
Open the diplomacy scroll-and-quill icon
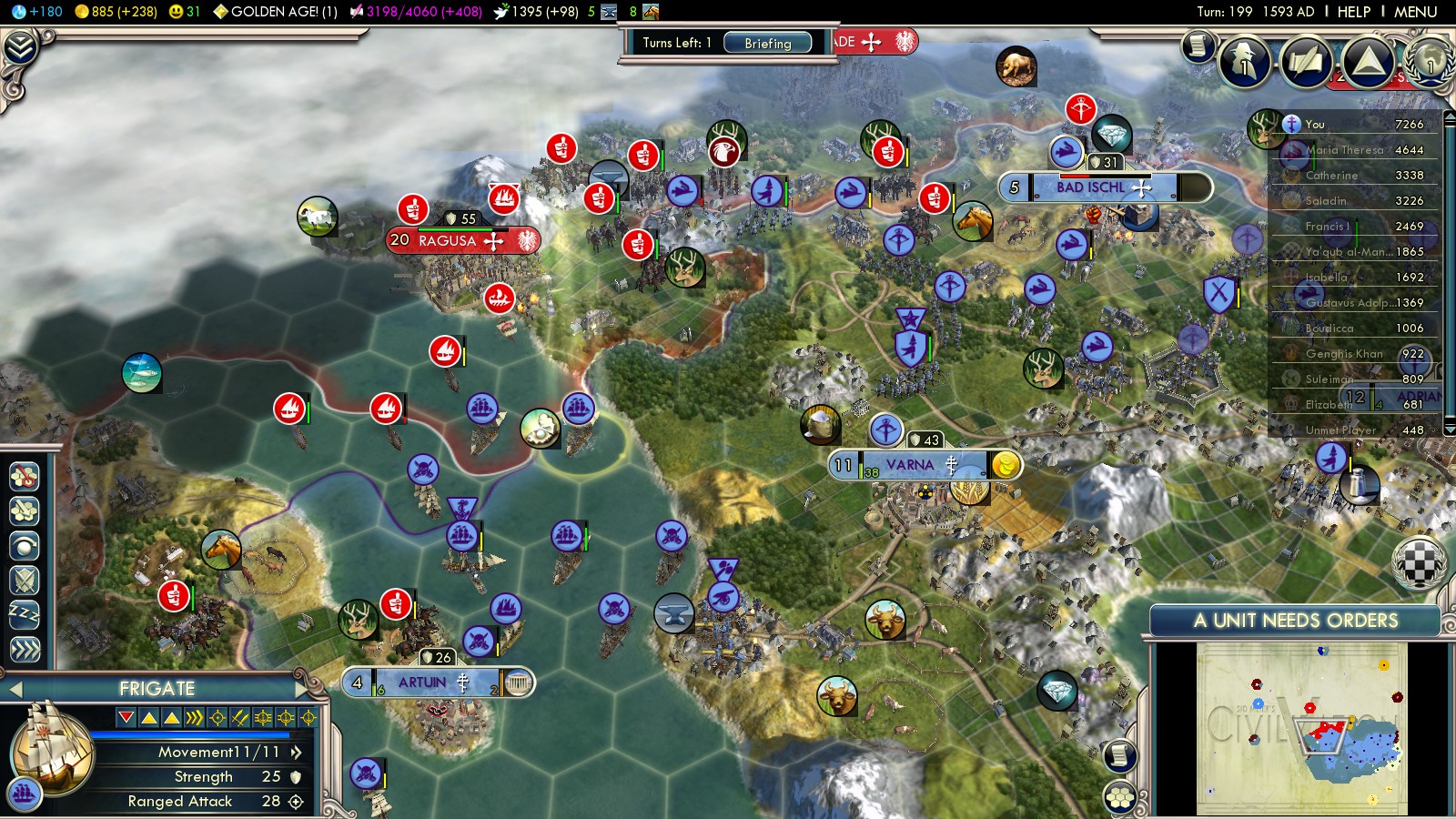pos(1306,62)
